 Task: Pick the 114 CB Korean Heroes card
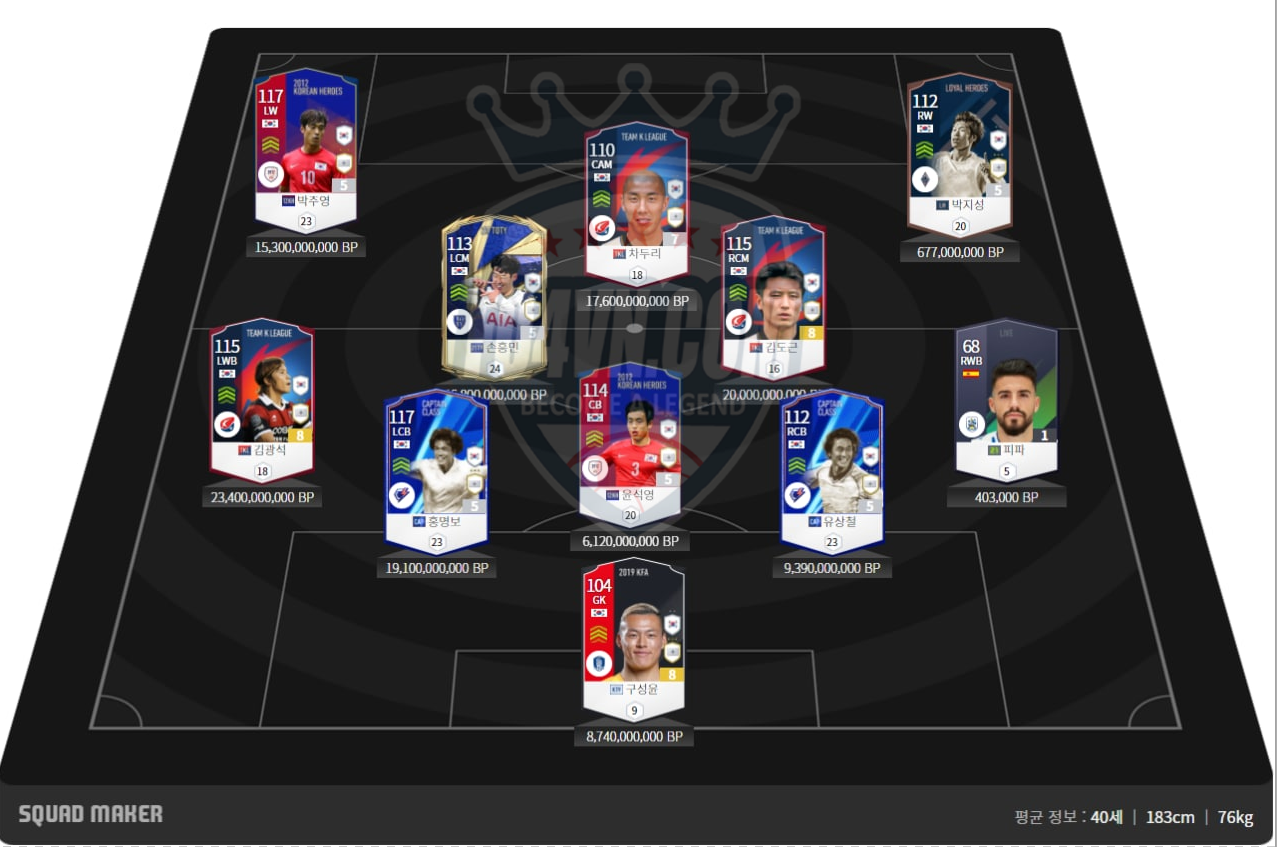pyautogui.click(x=630, y=434)
